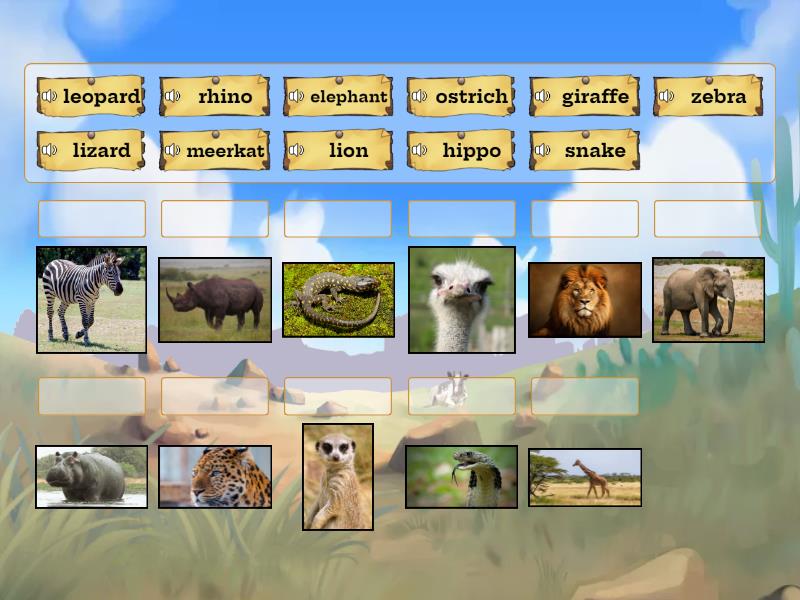Click the hippo photo
Viewport: 800px width, 600px height.
pyautogui.click(x=91, y=477)
